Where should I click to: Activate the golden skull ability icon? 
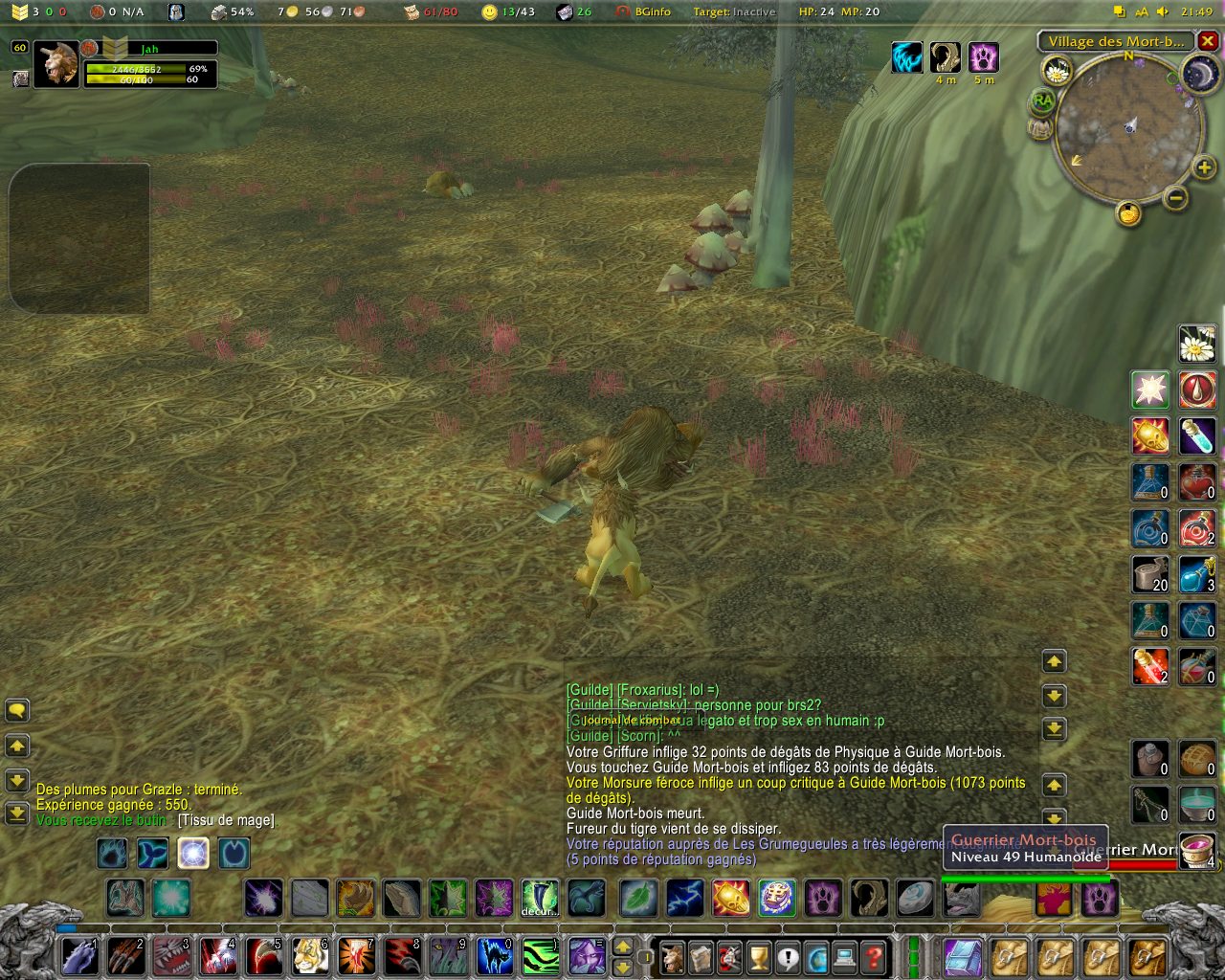tap(1150, 436)
